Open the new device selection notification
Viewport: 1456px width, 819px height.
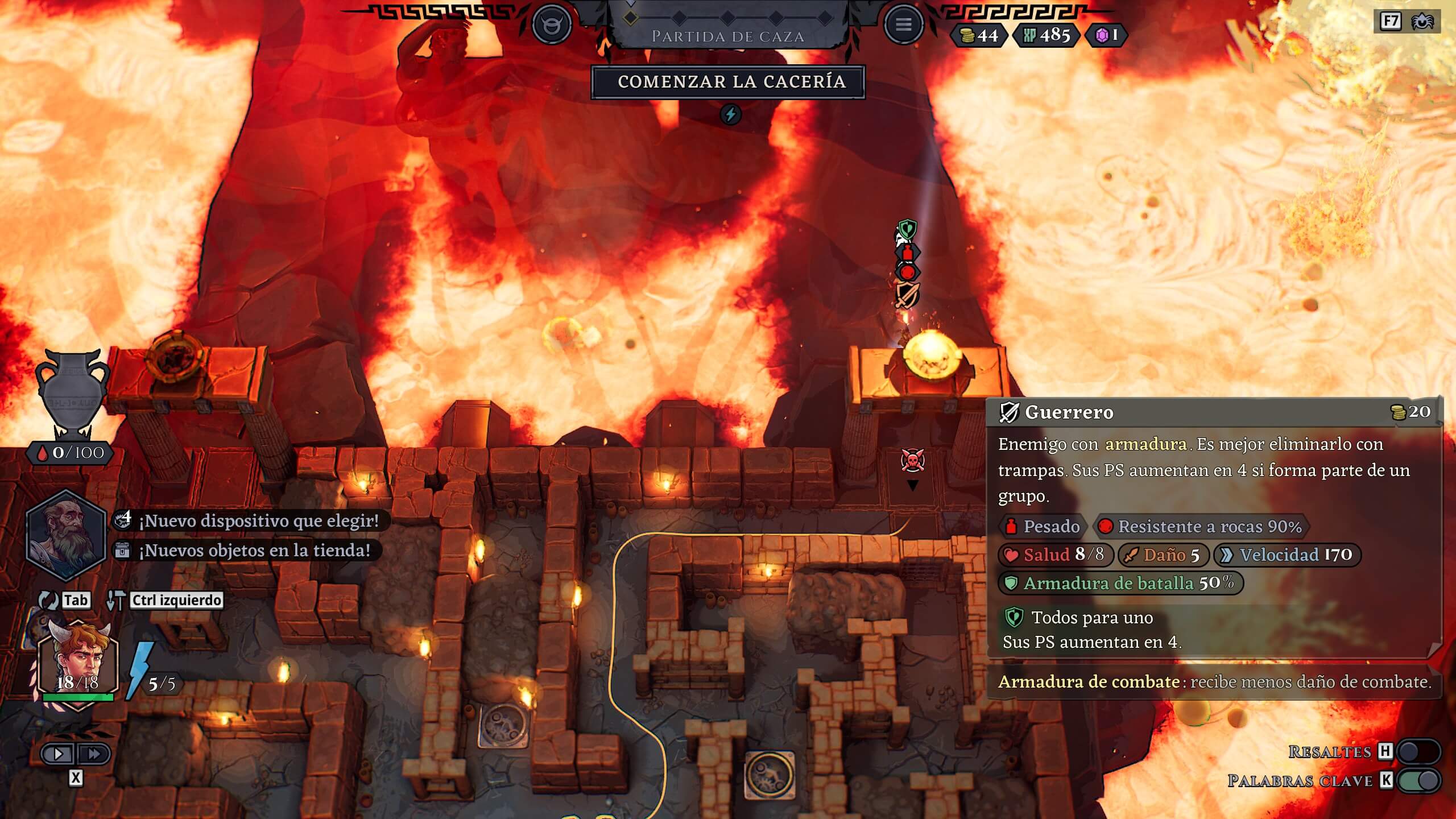(x=250, y=520)
